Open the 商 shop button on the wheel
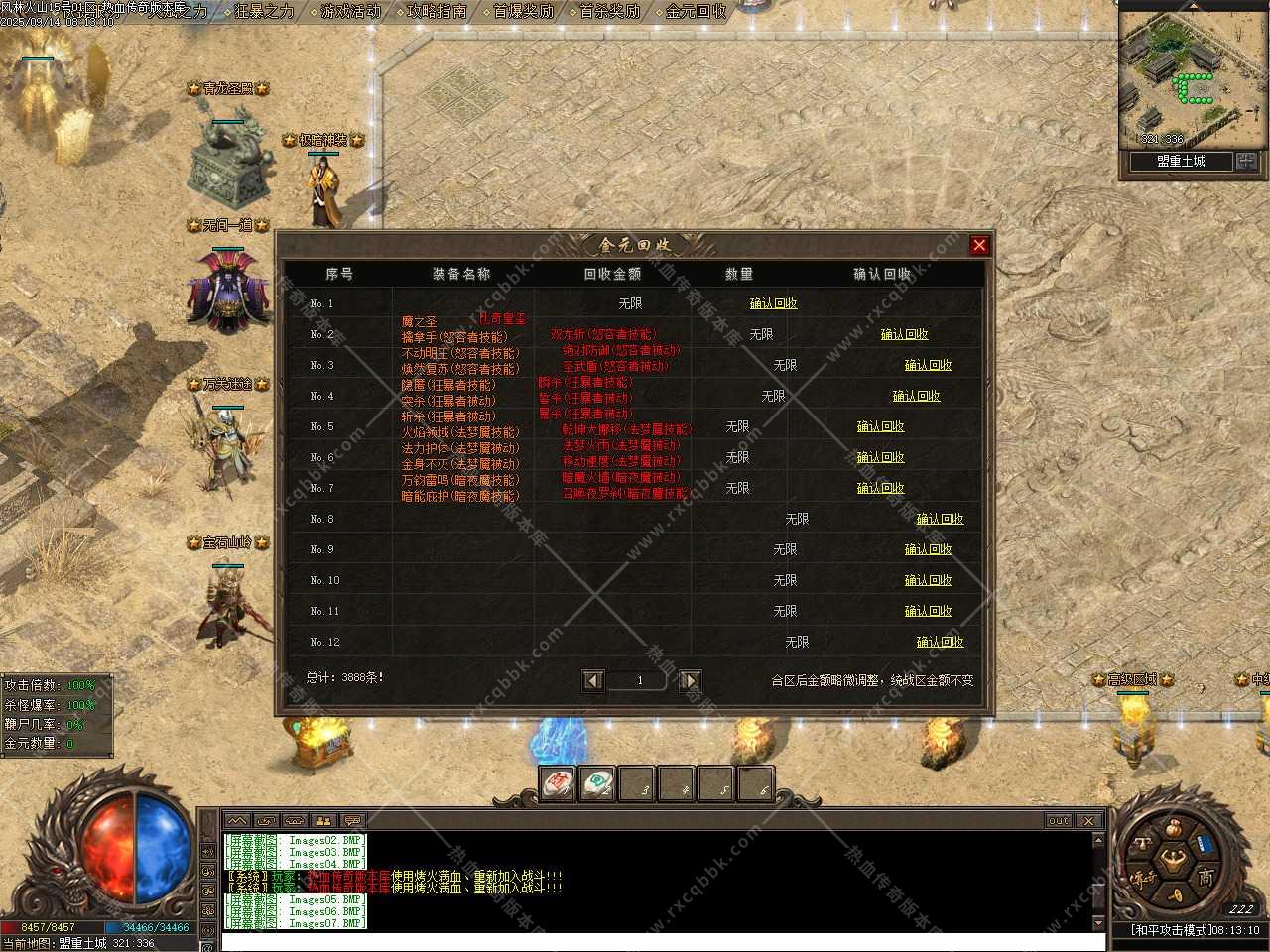The width and height of the screenshot is (1270, 952). 1206,877
